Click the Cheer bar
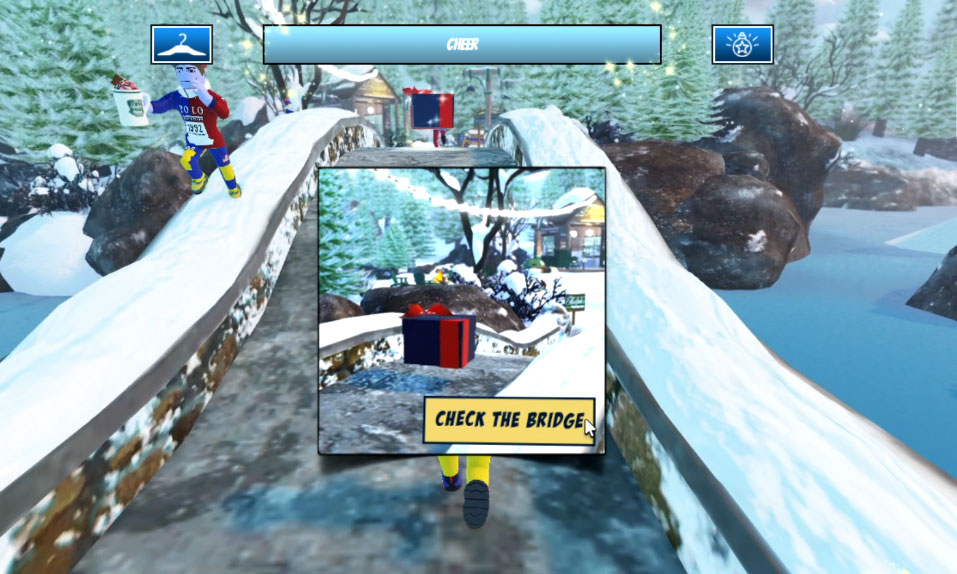The height and width of the screenshot is (574, 957). pos(461,45)
